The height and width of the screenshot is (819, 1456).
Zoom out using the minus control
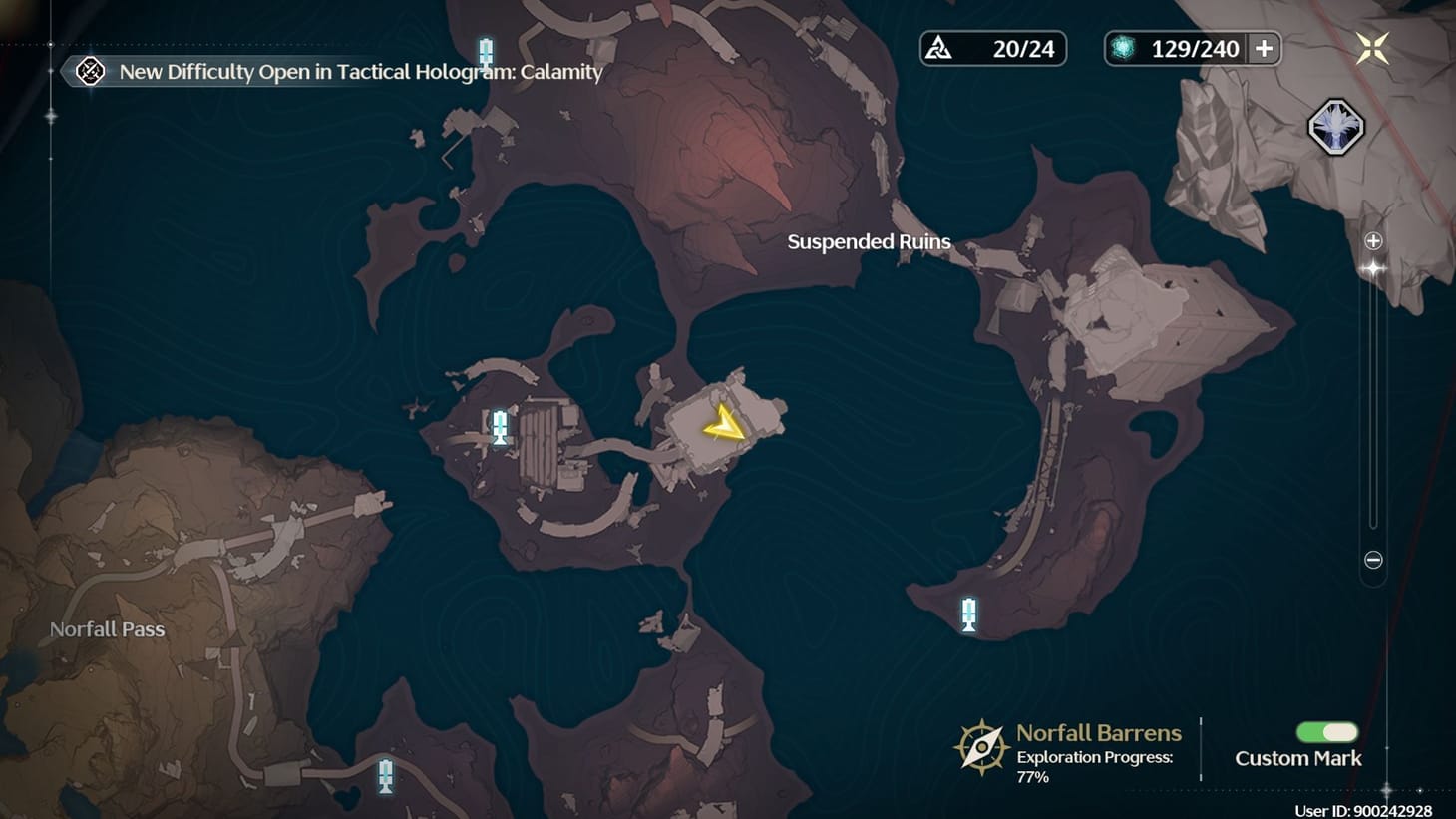tap(1373, 561)
